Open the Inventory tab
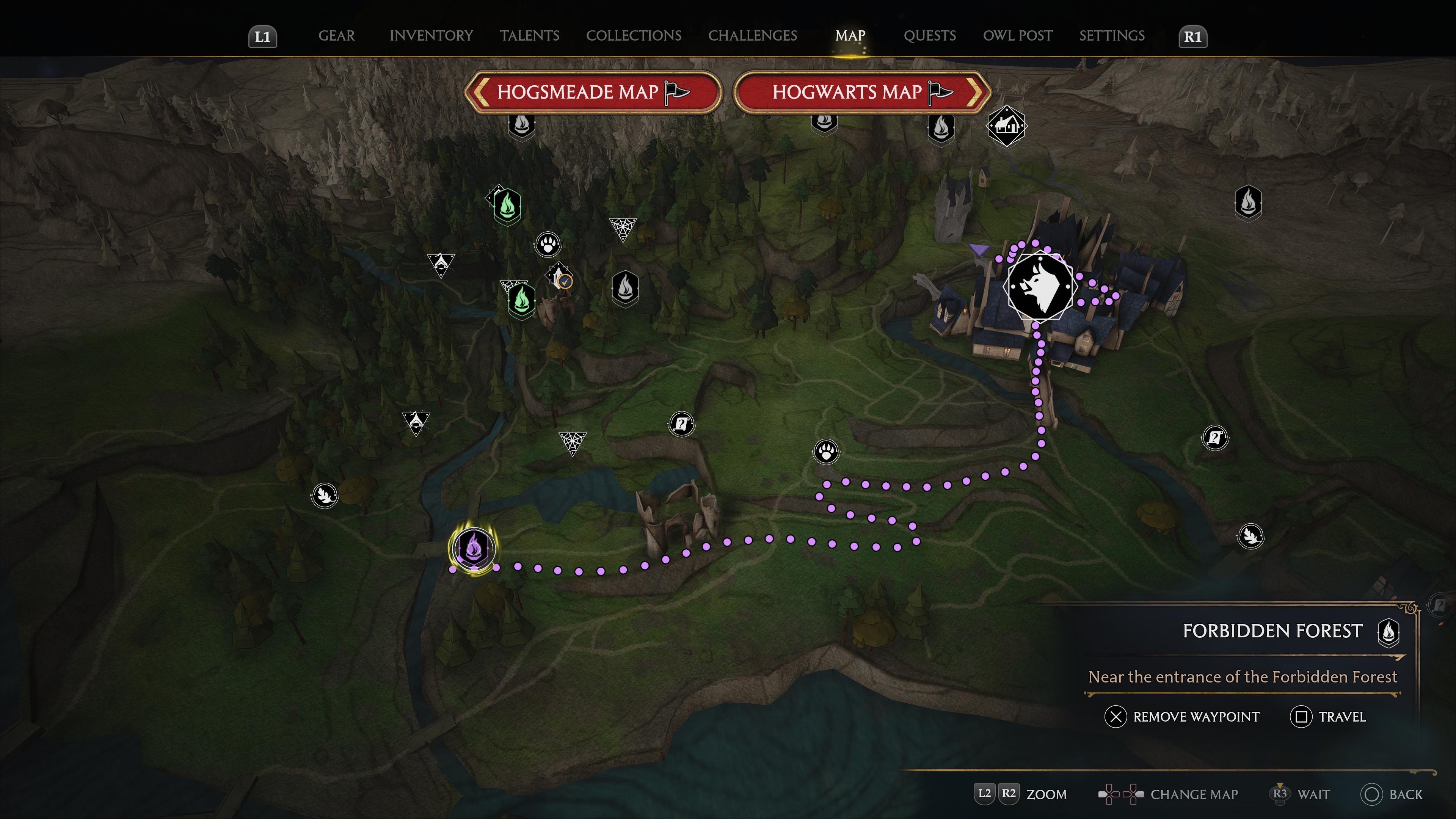This screenshot has width=1456, height=819. point(431,36)
